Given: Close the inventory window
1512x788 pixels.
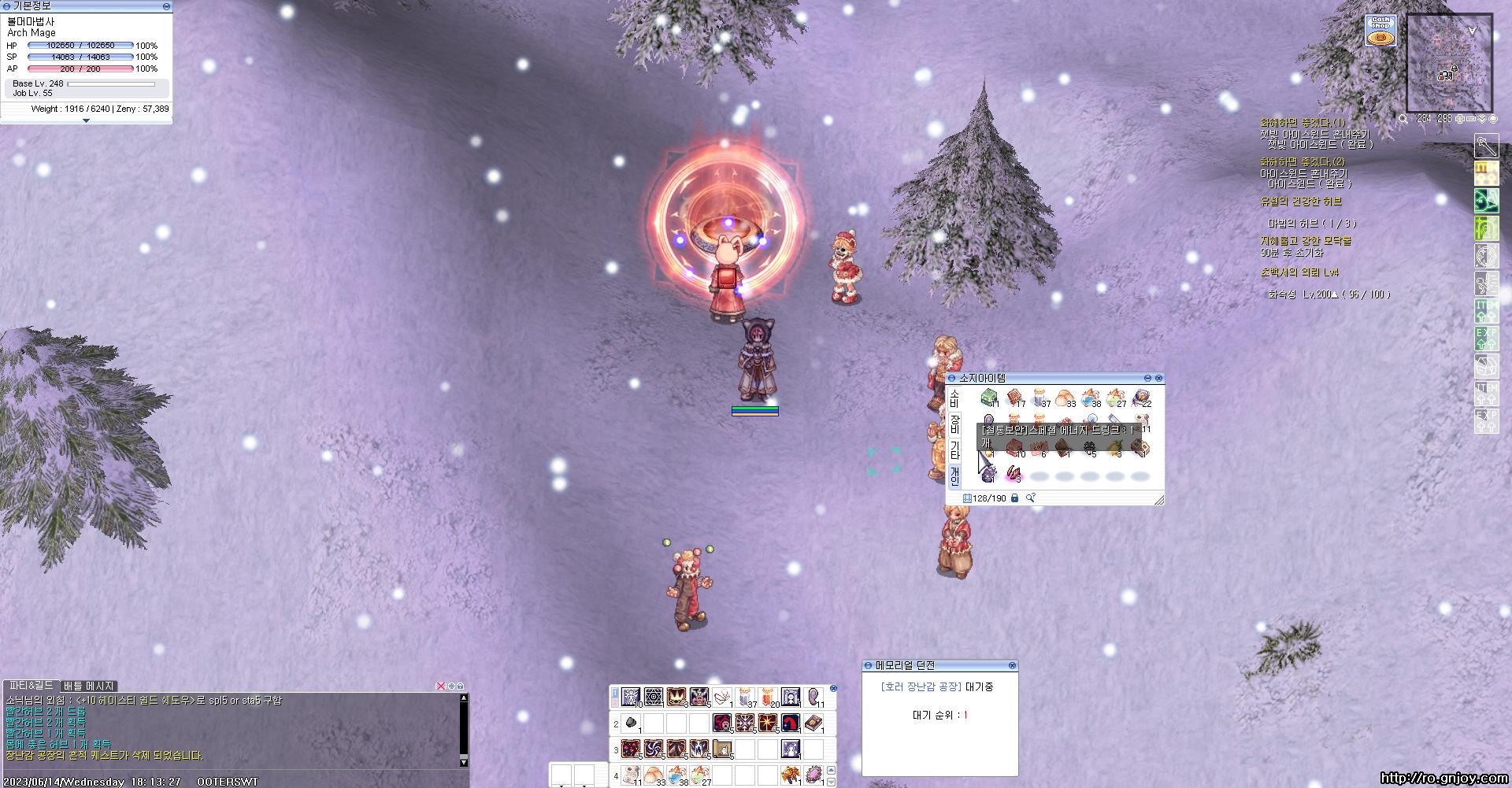Looking at the screenshot, I should point(1158,379).
